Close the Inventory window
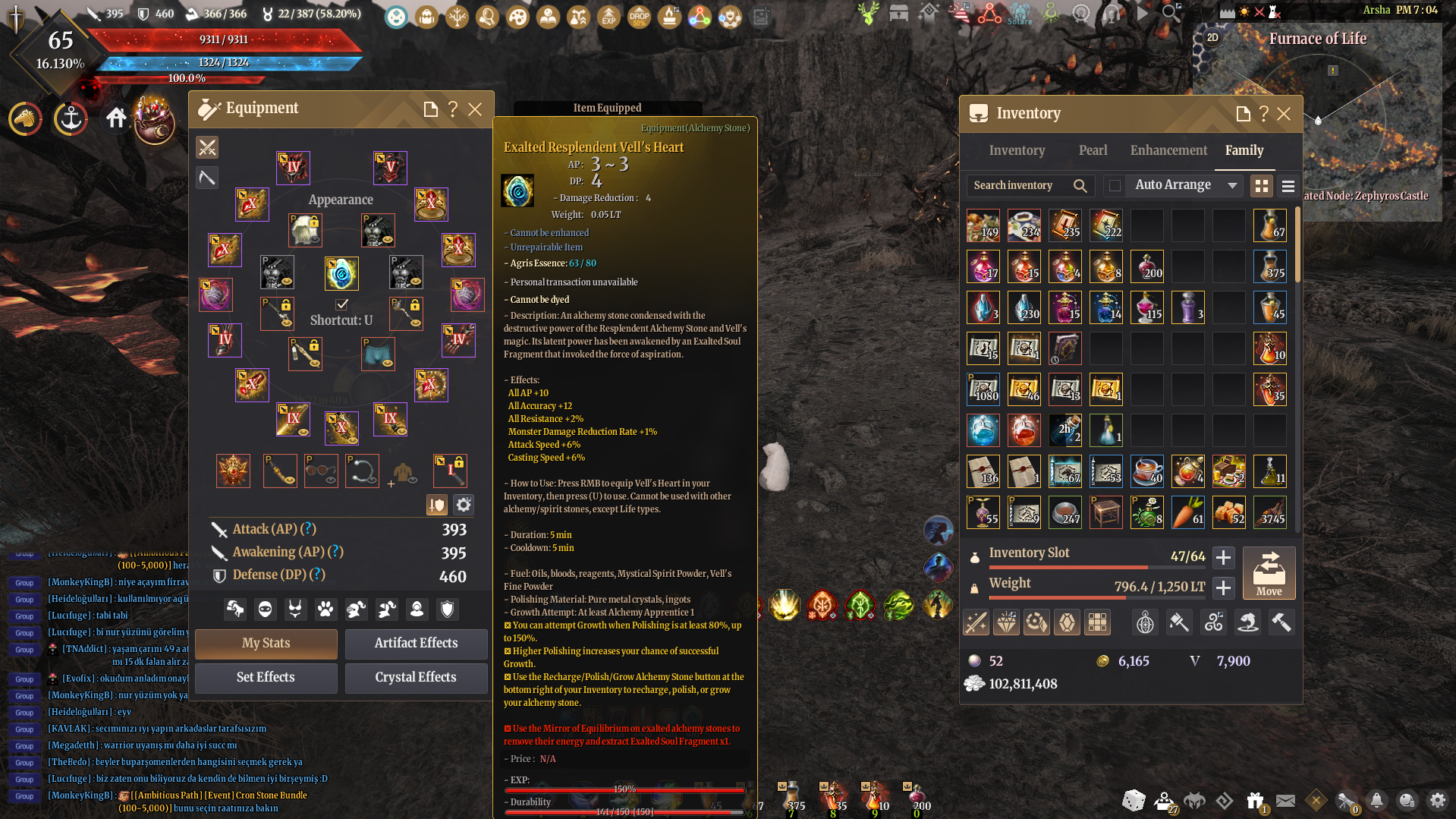Image resolution: width=1456 pixels, height=819 pixels. click(x=1284, y=114)
